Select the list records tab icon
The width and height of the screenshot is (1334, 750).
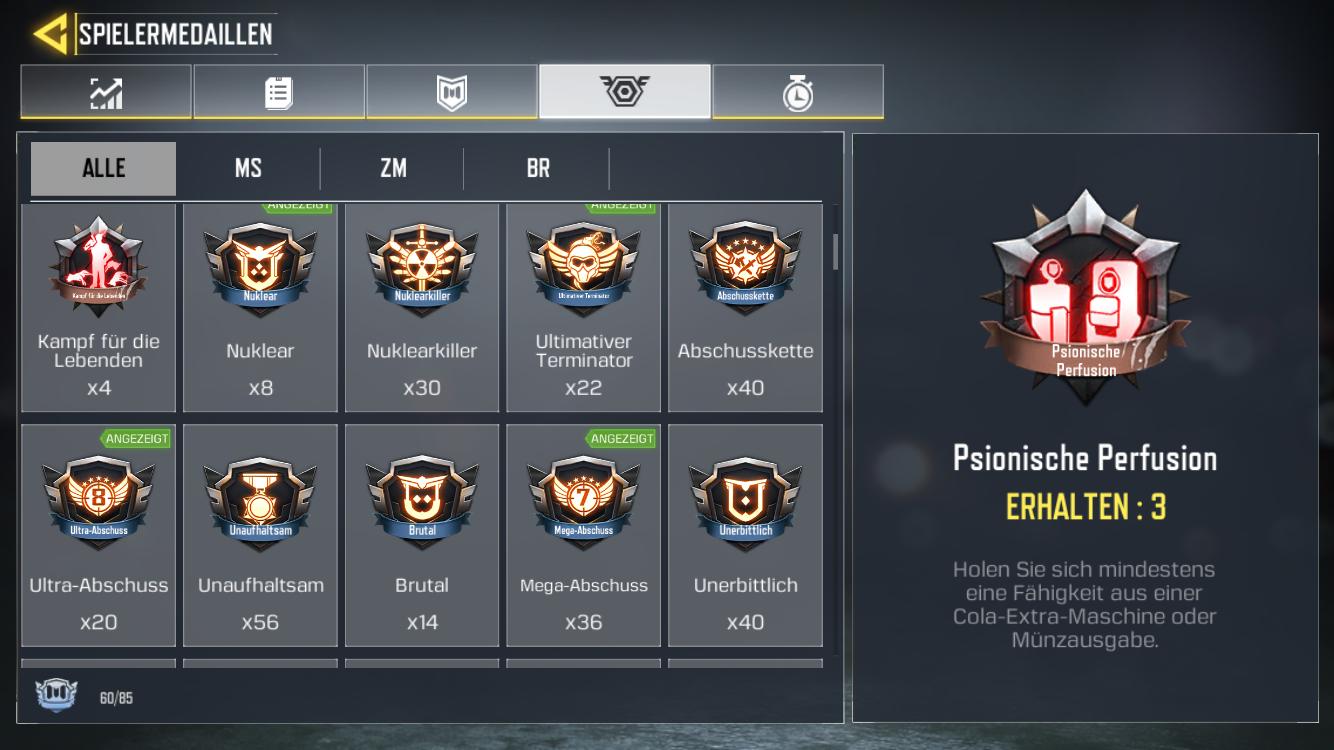(x=279, y=90)
